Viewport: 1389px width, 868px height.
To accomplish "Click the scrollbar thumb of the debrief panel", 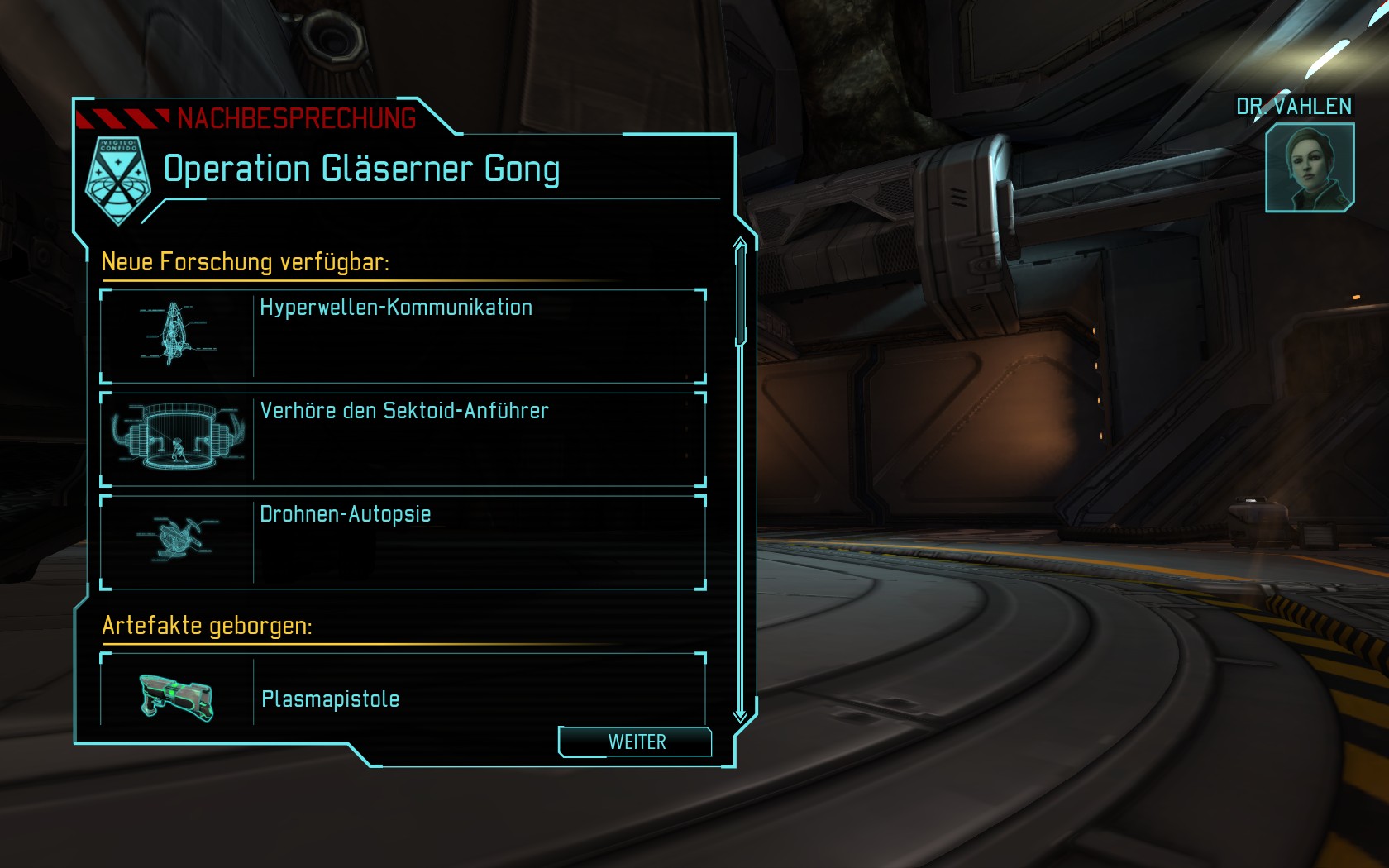I will click(x=741, y=295).
